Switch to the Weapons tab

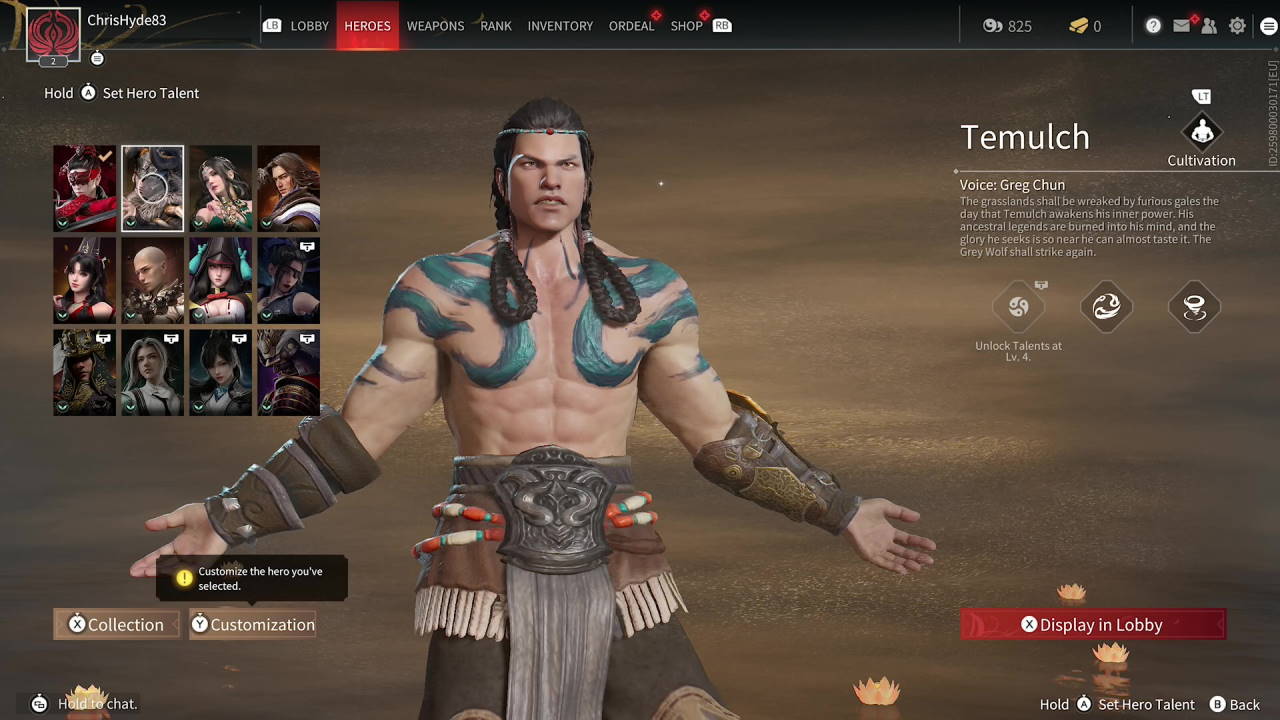click(x=435, y=26)
